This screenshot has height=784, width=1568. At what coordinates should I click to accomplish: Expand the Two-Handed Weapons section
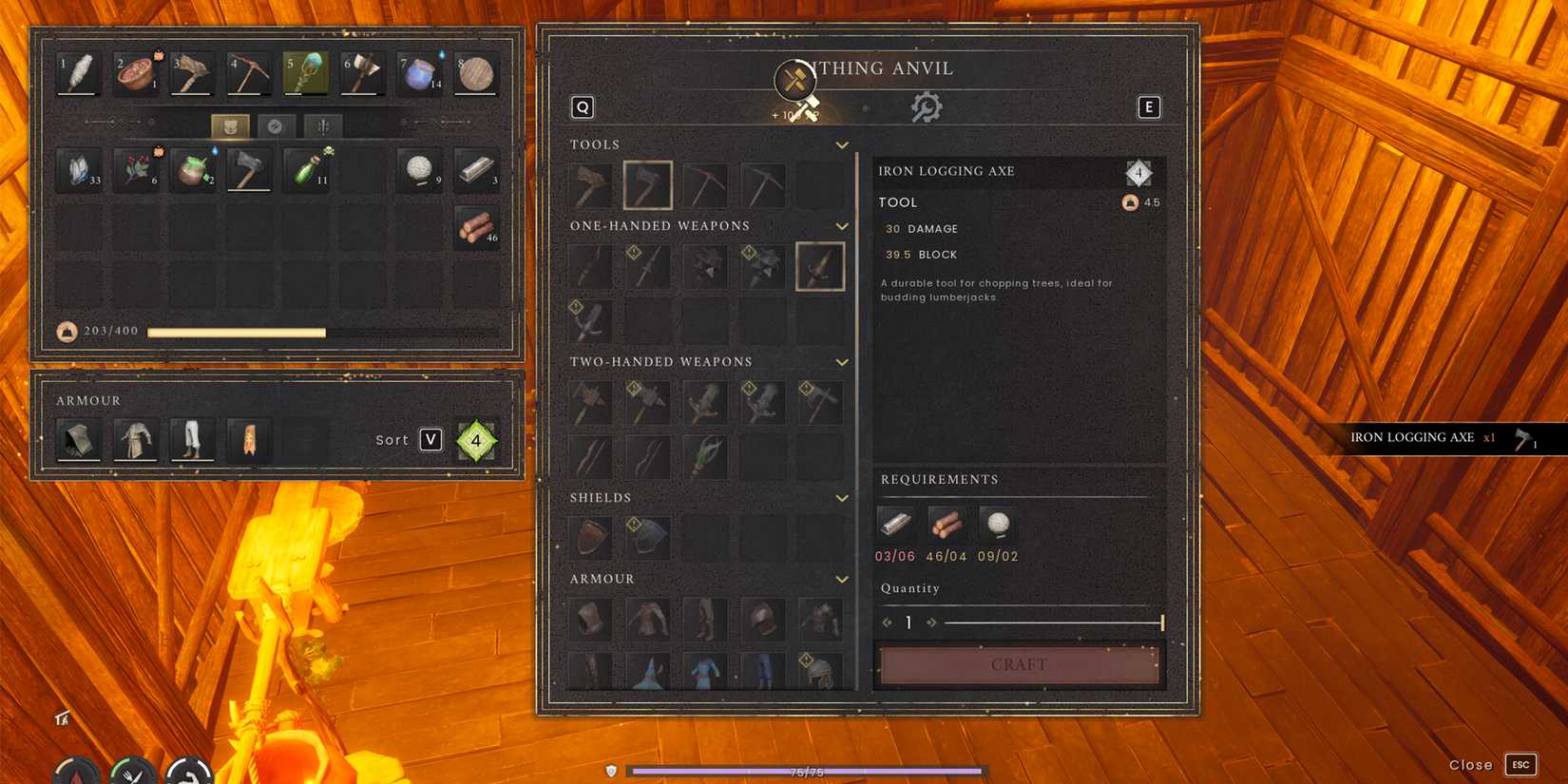coord(841,362)
